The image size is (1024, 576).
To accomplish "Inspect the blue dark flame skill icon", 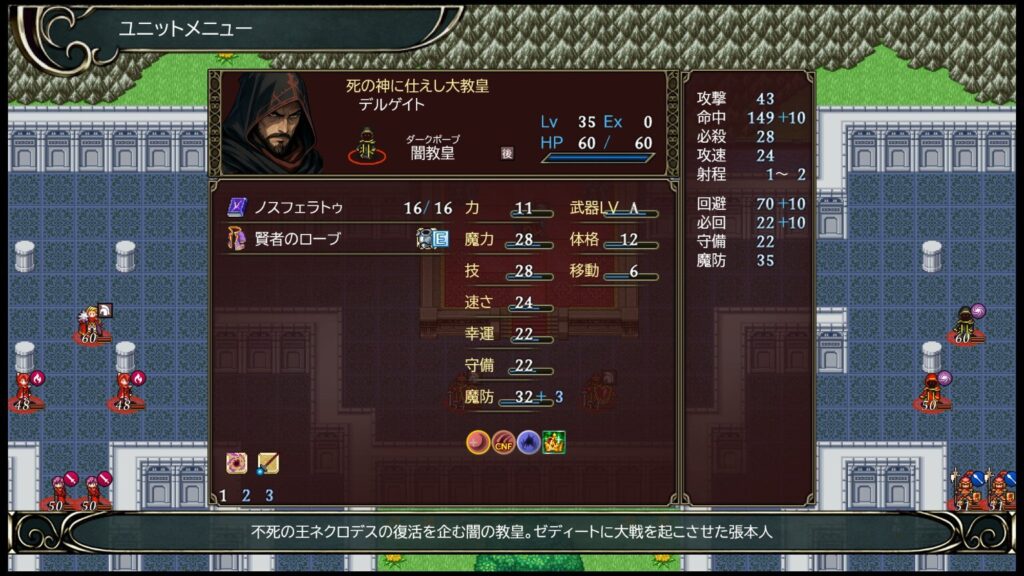I will tap(529, 442).
